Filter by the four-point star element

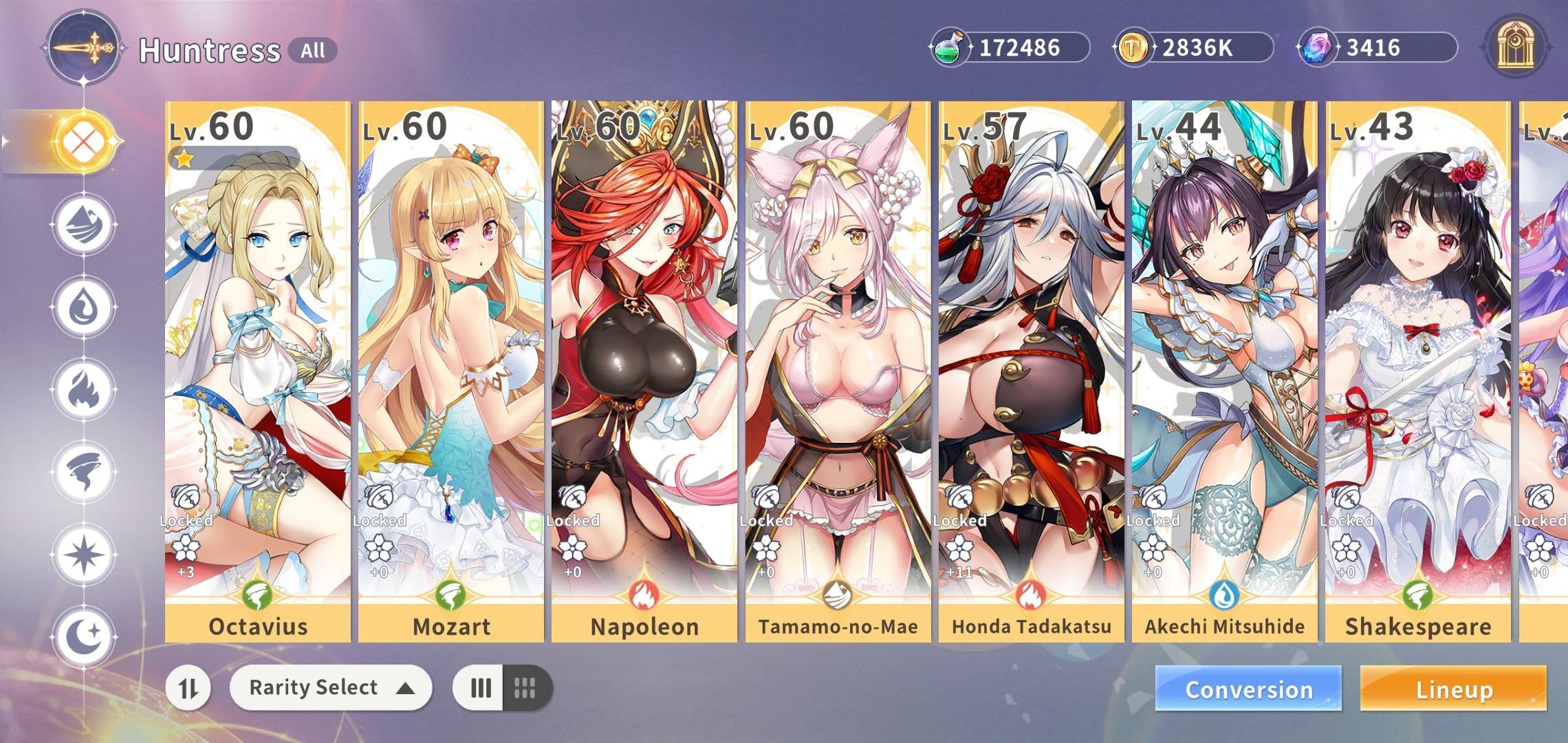click(84, 554)
